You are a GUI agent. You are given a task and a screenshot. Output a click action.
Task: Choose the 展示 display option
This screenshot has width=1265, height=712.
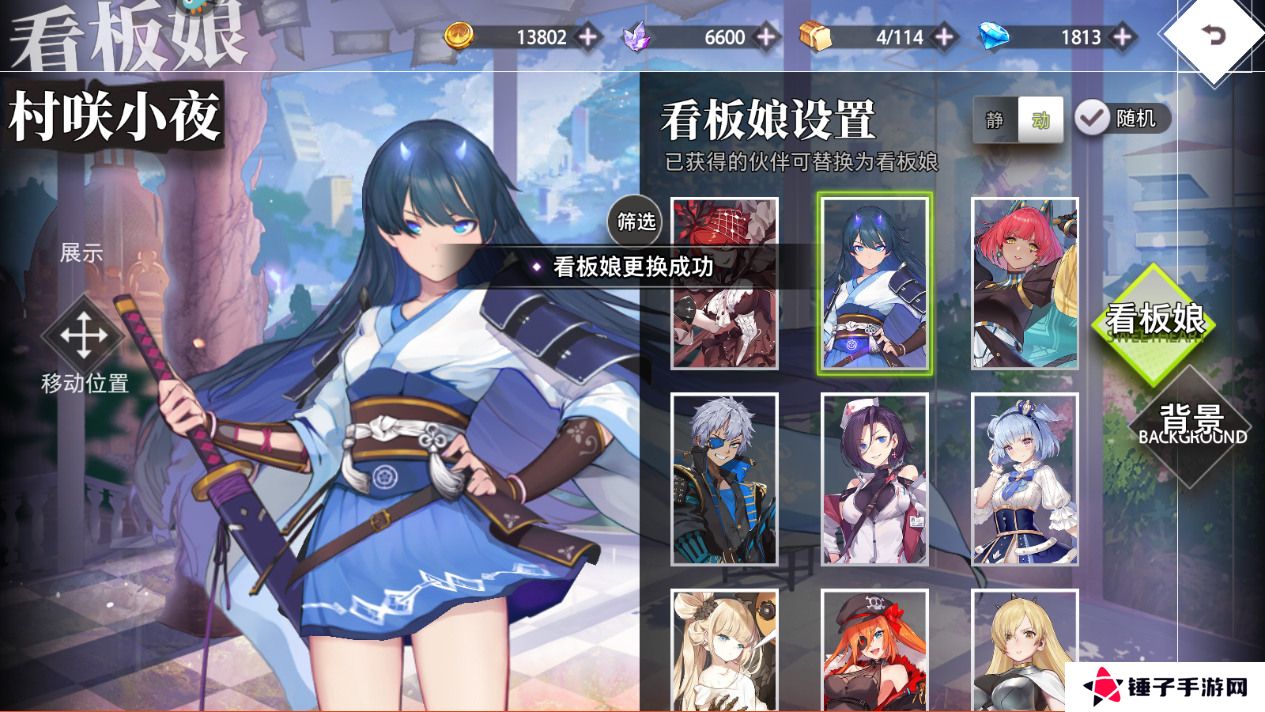[82, 252]
